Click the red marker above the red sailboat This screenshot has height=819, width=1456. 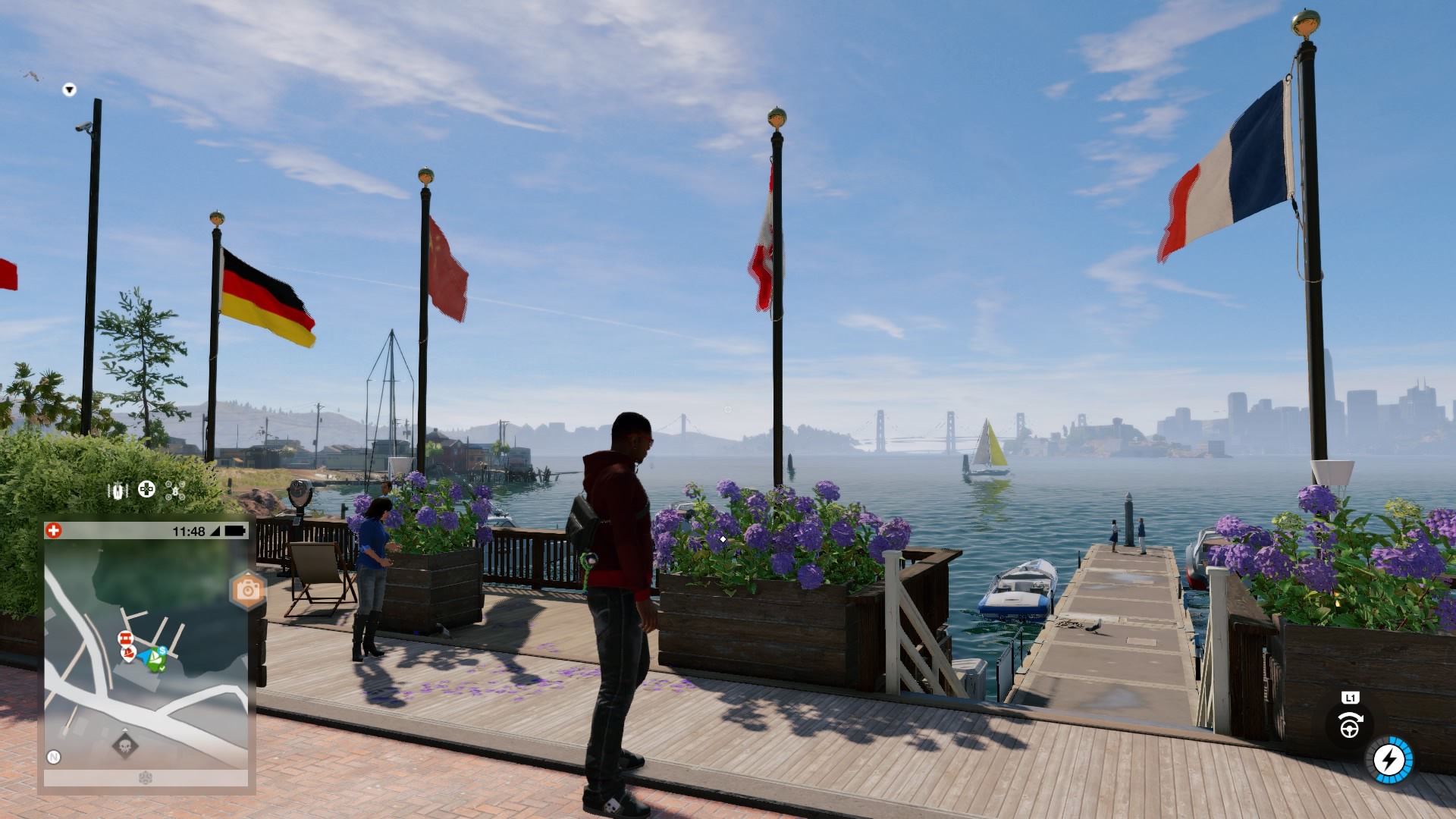pyautogui.click(x=125, y=638)
